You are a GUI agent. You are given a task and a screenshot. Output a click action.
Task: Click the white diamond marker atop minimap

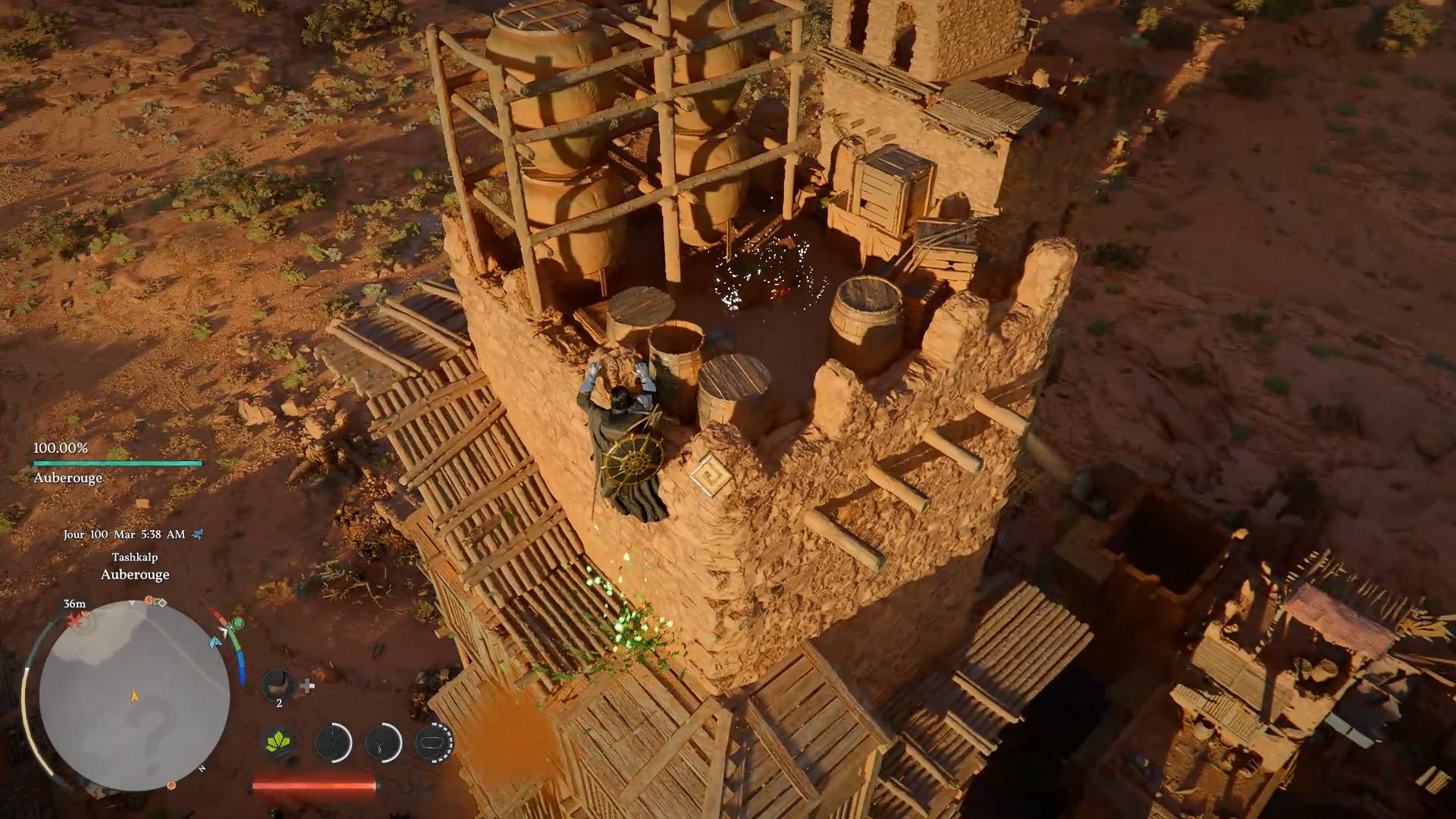coord(162,603)
